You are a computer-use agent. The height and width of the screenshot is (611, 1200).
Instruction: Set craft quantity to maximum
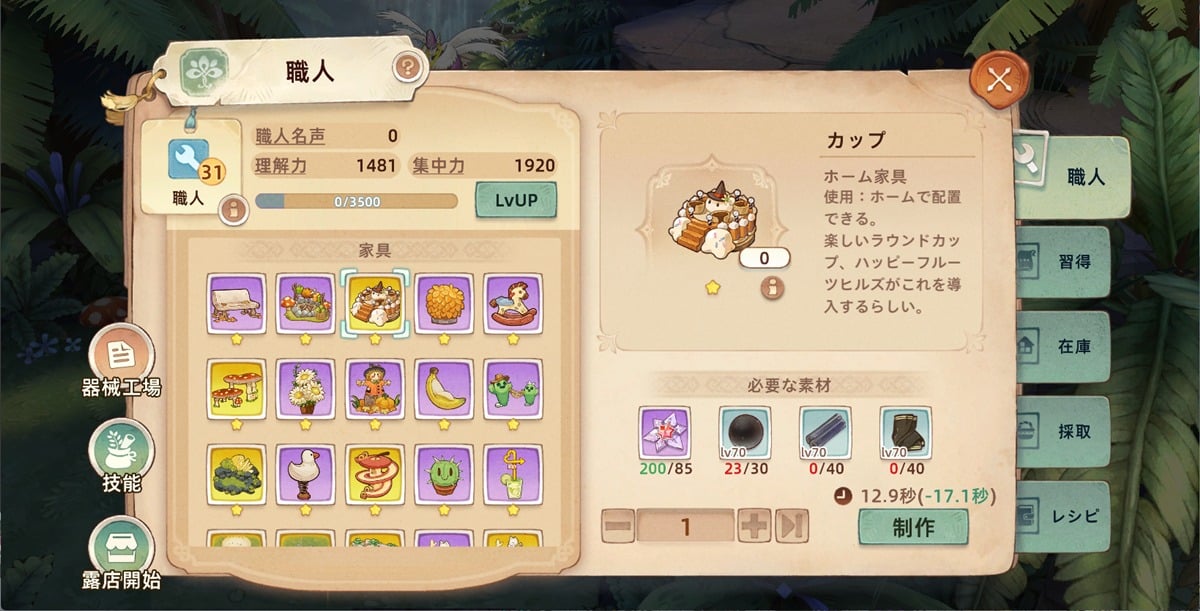pos(791,526)
